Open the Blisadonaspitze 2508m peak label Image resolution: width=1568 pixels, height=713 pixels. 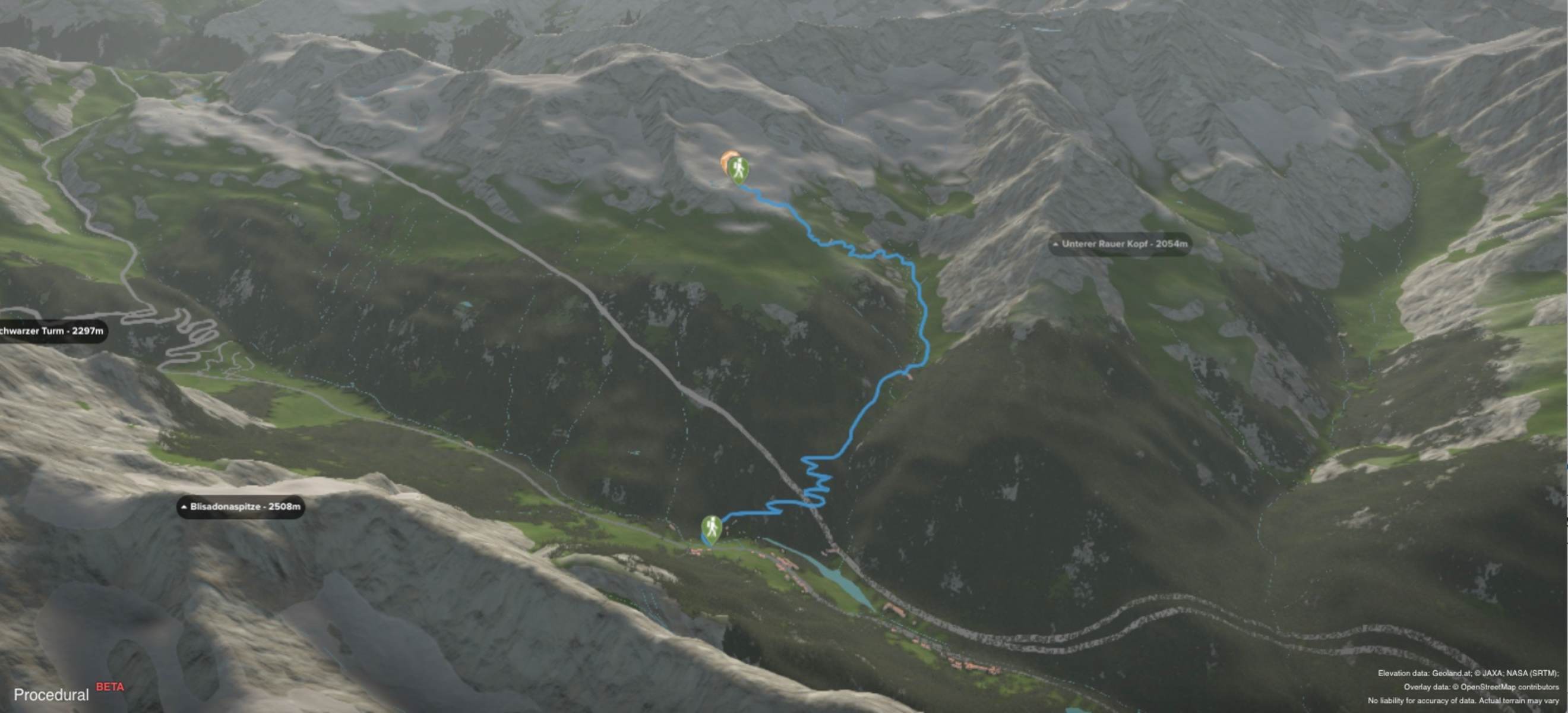241,507
